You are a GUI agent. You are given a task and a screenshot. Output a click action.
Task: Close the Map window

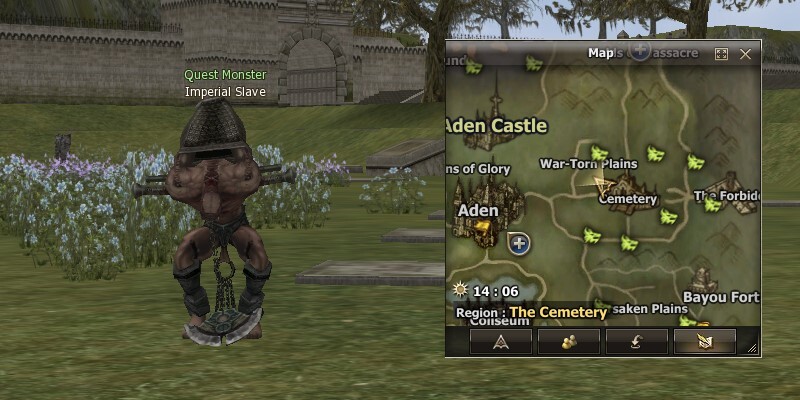(x=745, y=54)
